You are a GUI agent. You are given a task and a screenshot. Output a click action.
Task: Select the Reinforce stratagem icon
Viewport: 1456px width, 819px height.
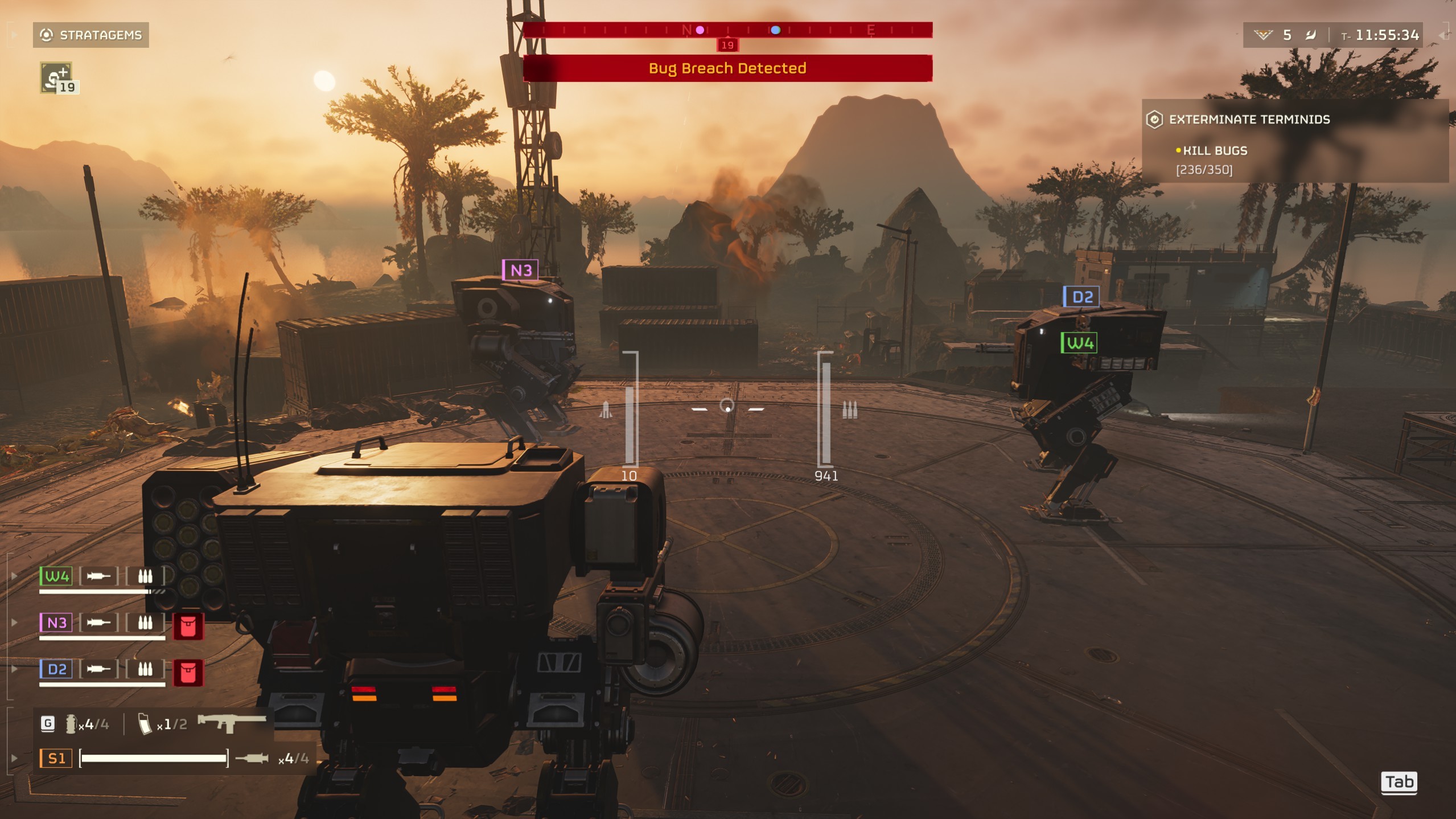click(56, 77)
